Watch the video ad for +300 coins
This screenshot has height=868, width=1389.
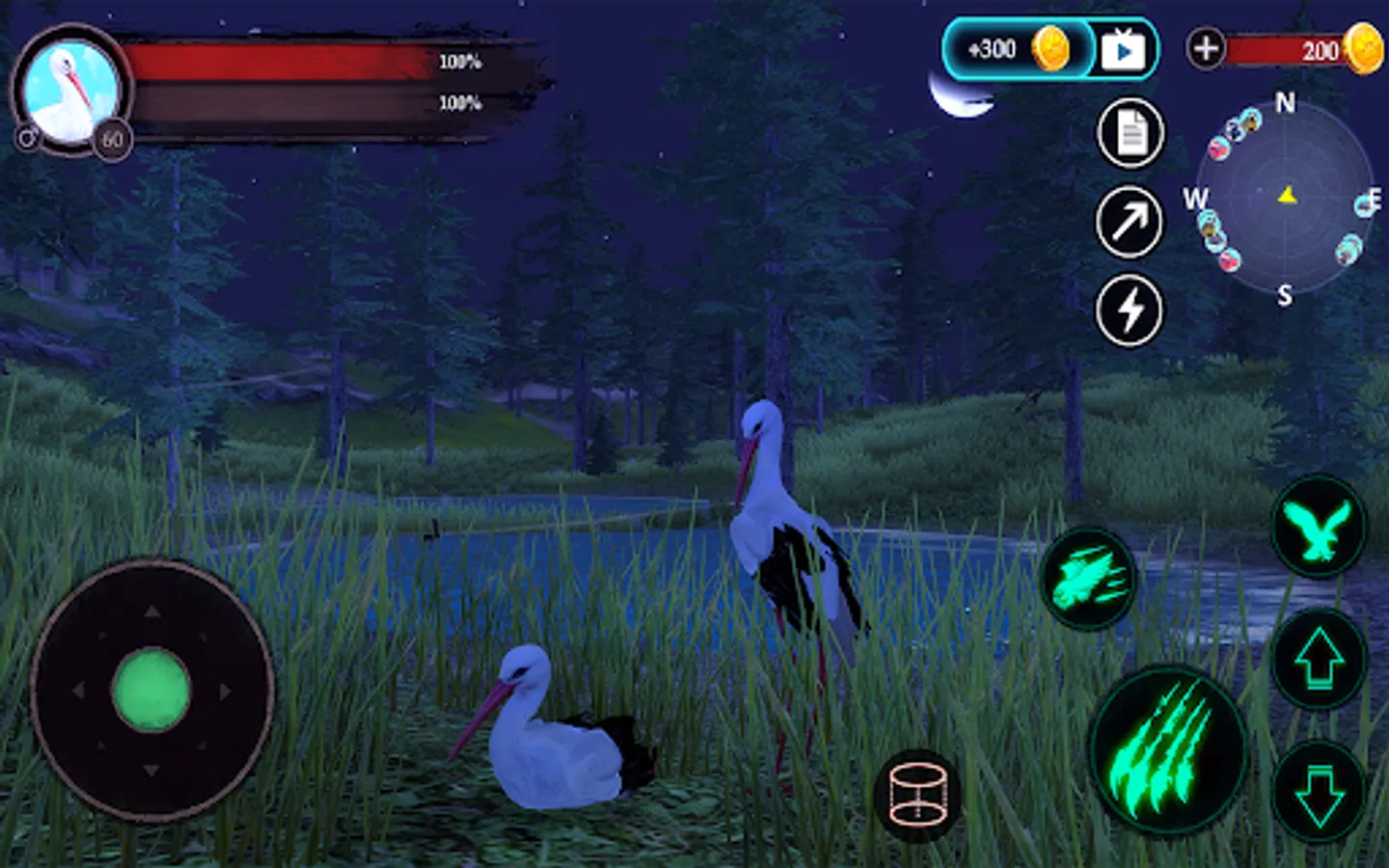point(1123,49)
